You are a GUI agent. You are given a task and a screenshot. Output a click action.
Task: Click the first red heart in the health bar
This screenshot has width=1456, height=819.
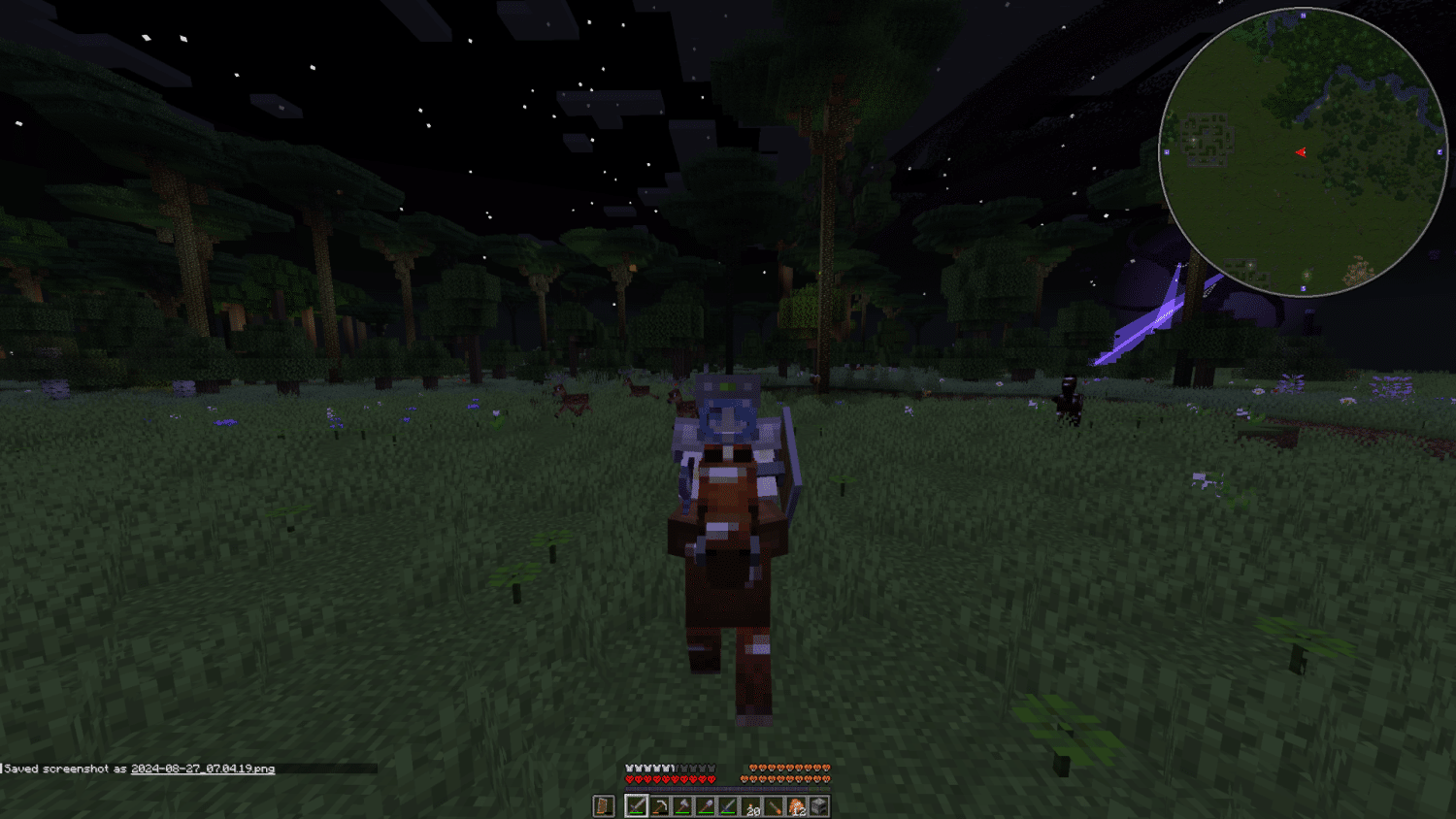pos(629,778)
